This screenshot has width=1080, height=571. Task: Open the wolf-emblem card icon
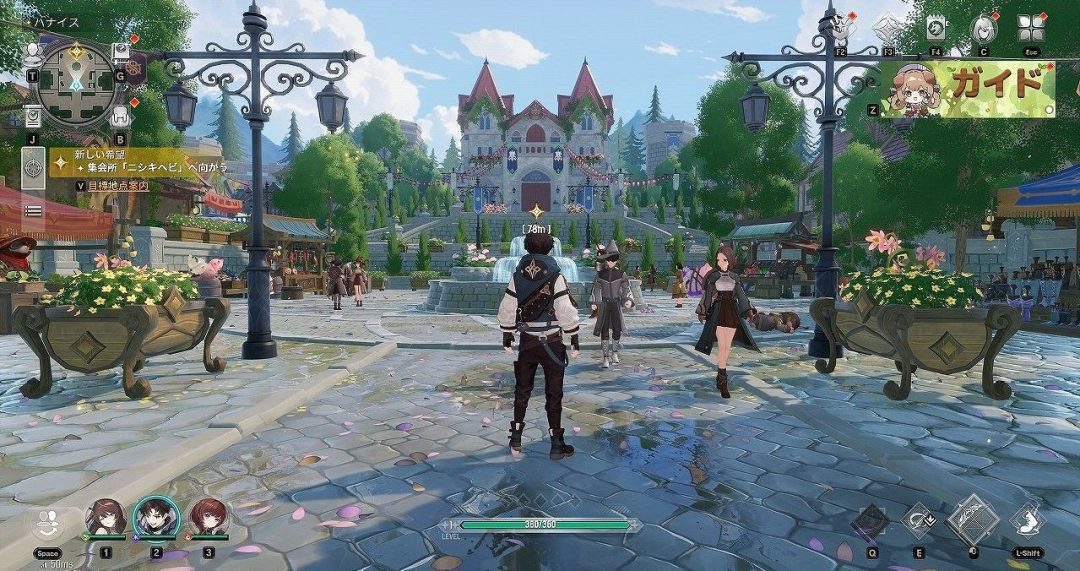pos(936,28)
